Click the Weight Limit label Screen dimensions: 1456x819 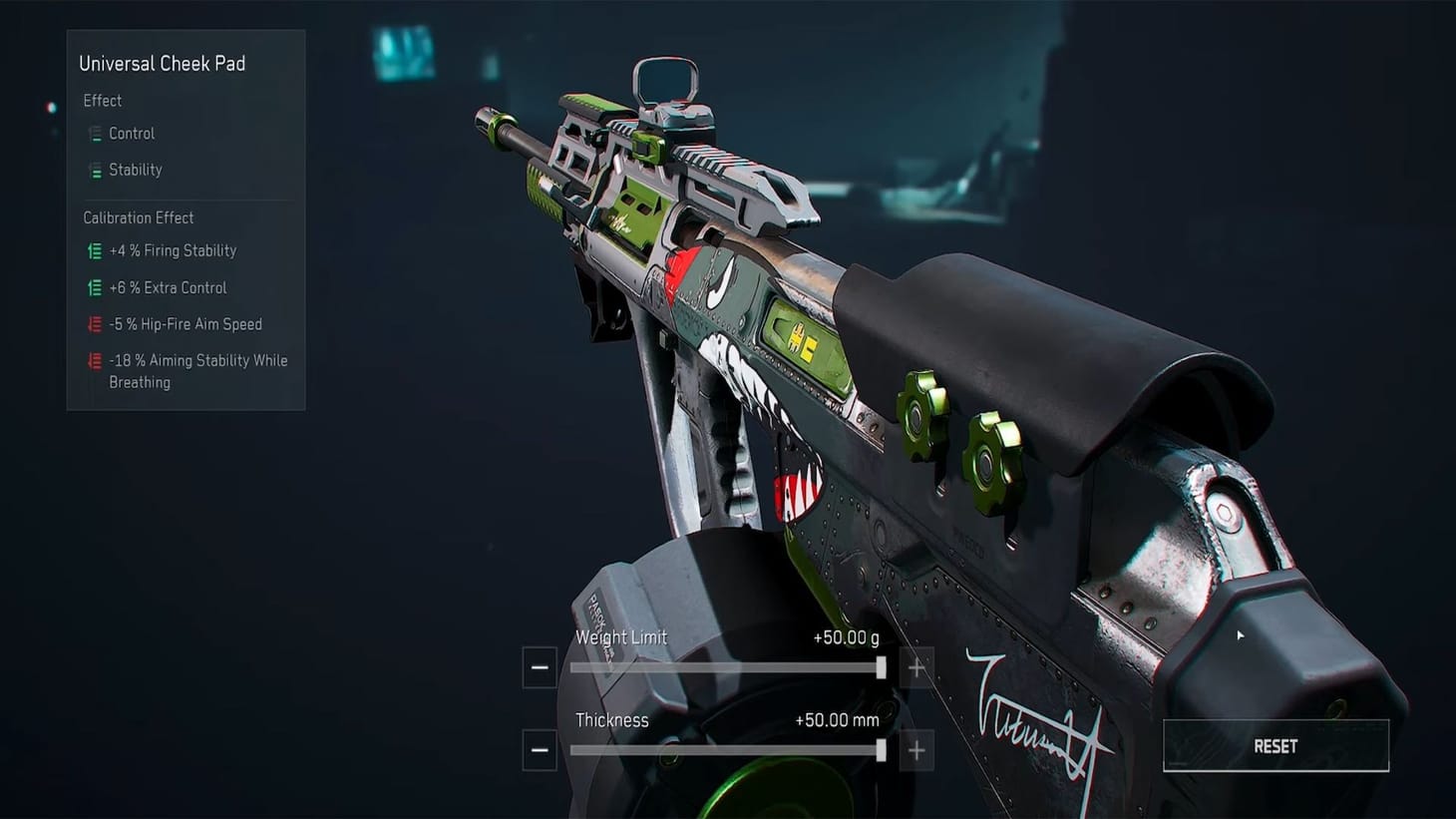pos(622,636)
